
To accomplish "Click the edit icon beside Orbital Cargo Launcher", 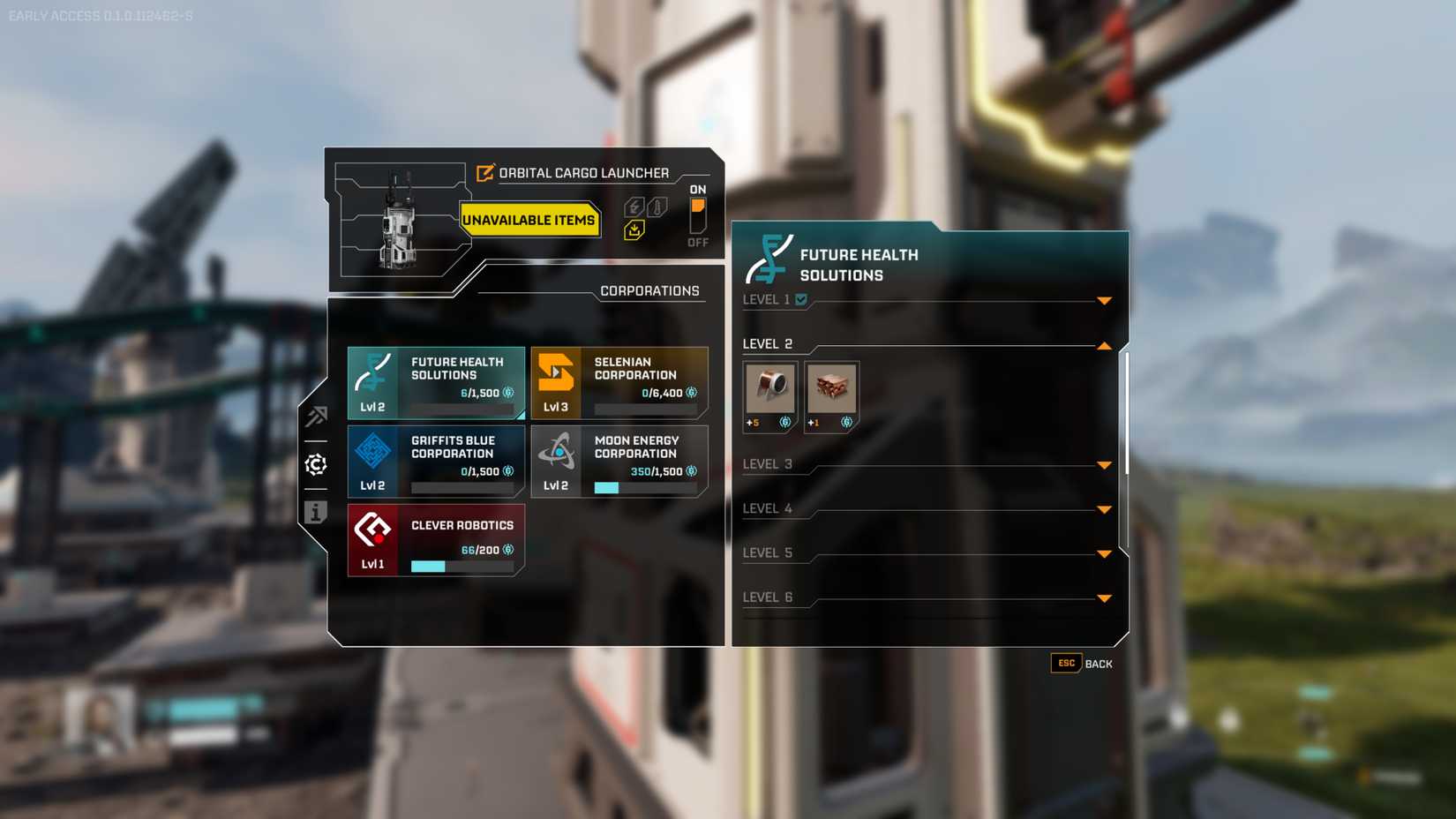I will pyautogui.click(x=484, y=173).
